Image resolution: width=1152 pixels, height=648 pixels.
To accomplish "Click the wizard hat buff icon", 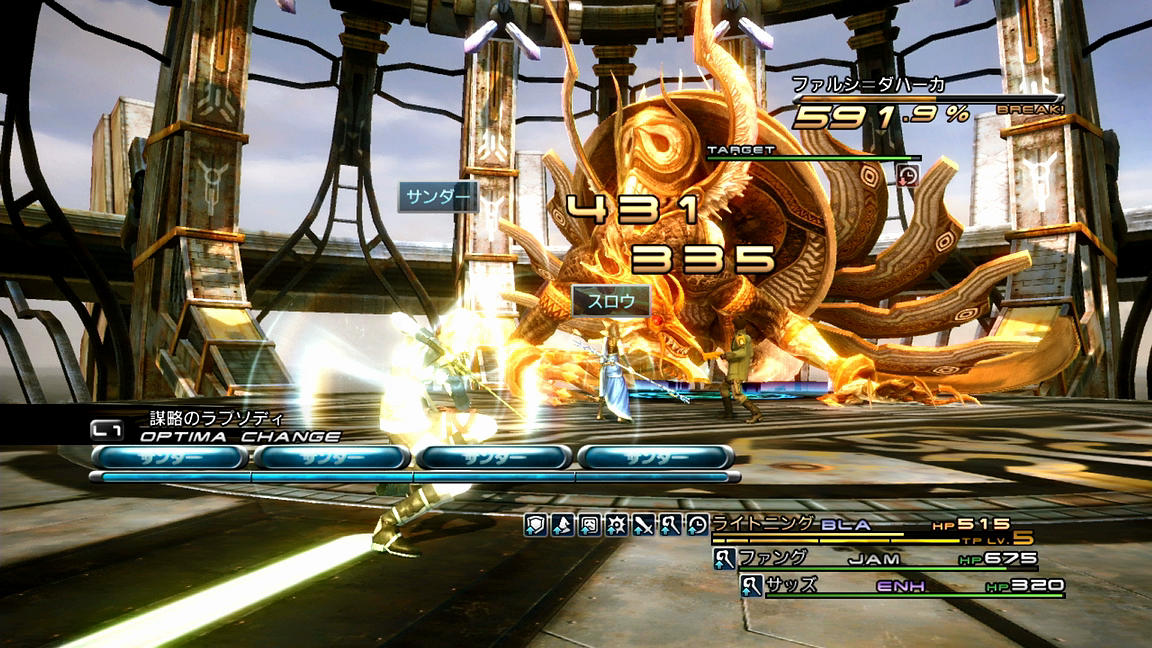I will coord(562,524).
